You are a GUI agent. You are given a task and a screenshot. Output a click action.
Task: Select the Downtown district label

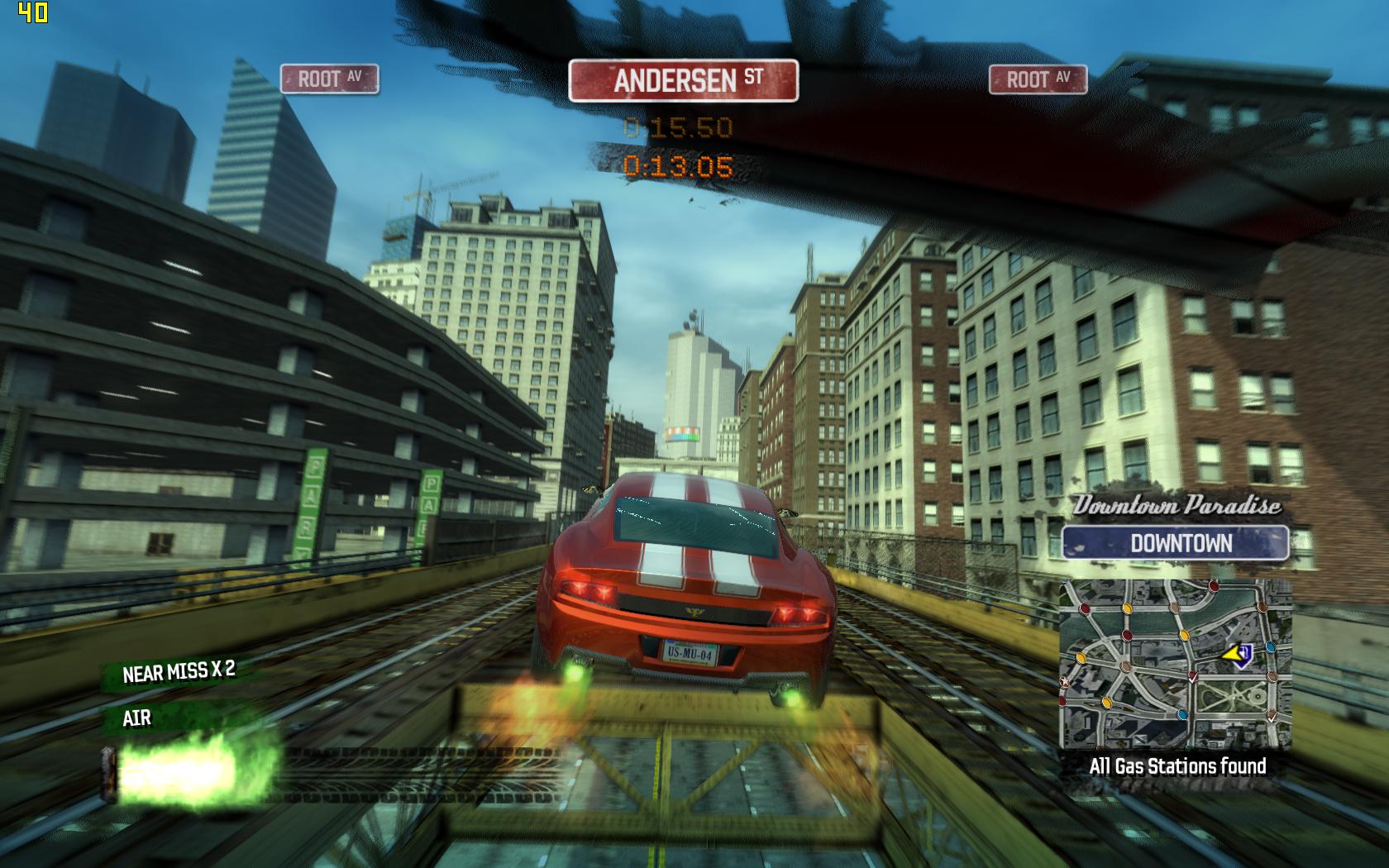click(x=1175, y=543)
